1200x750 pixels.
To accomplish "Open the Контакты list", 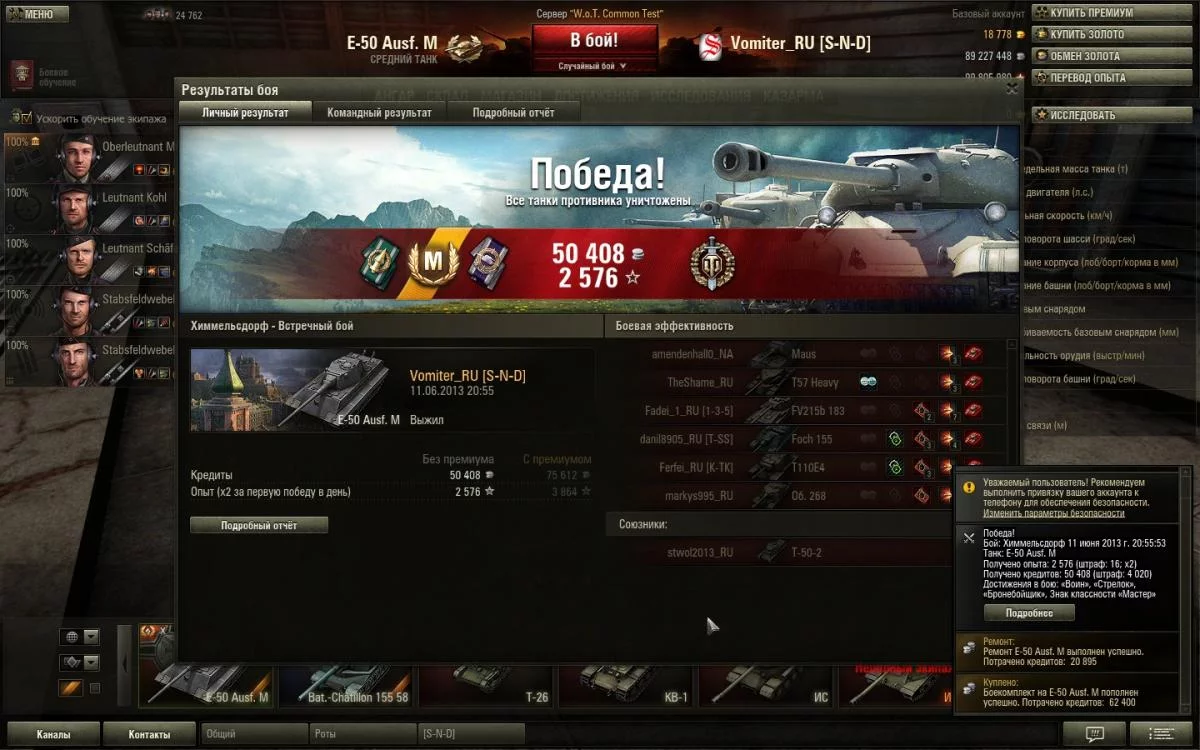I will pyautogui.click(x=149, y=734).
